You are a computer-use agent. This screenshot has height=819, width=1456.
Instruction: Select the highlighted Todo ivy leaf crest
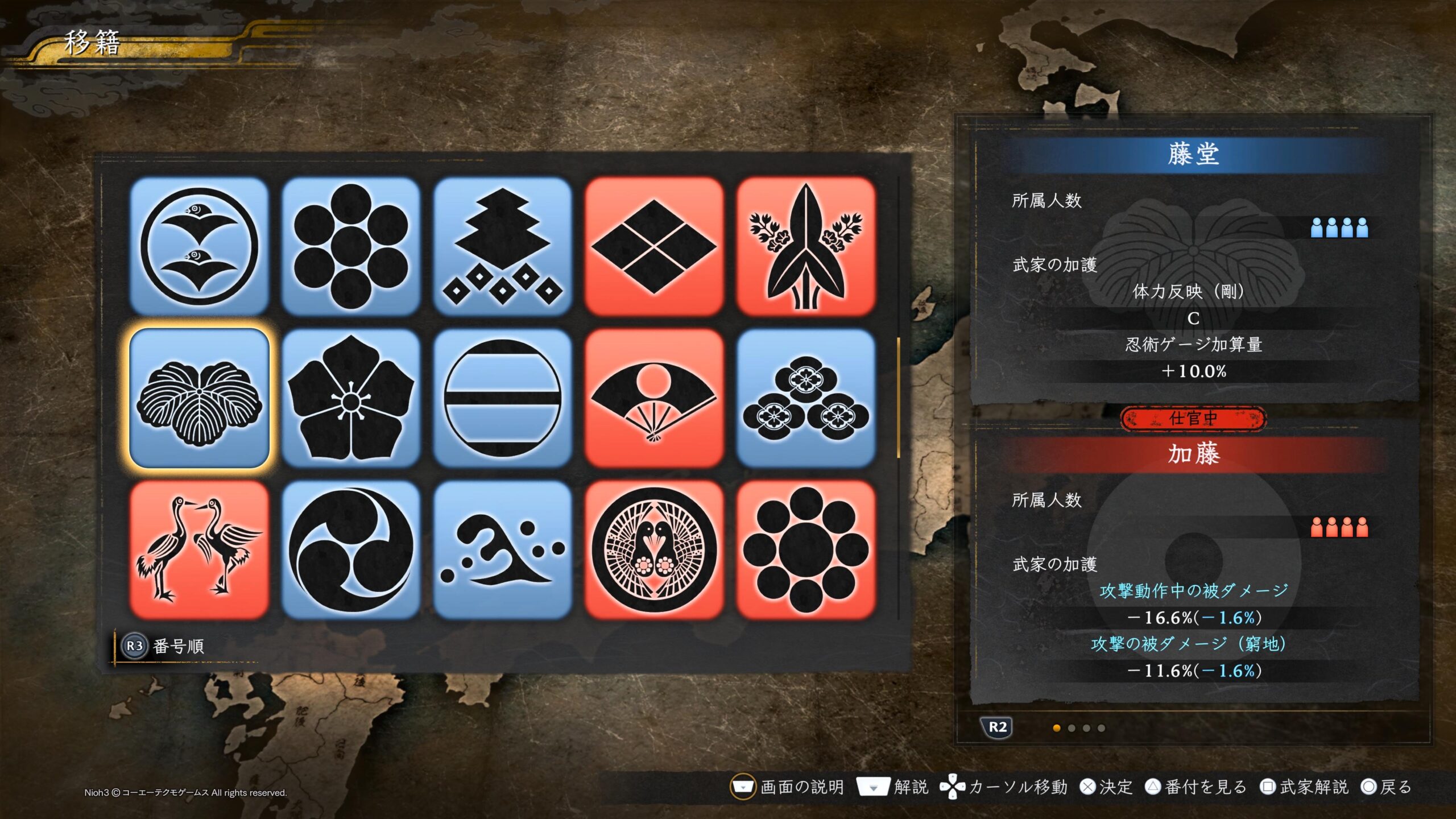click(x=199, y=398)
